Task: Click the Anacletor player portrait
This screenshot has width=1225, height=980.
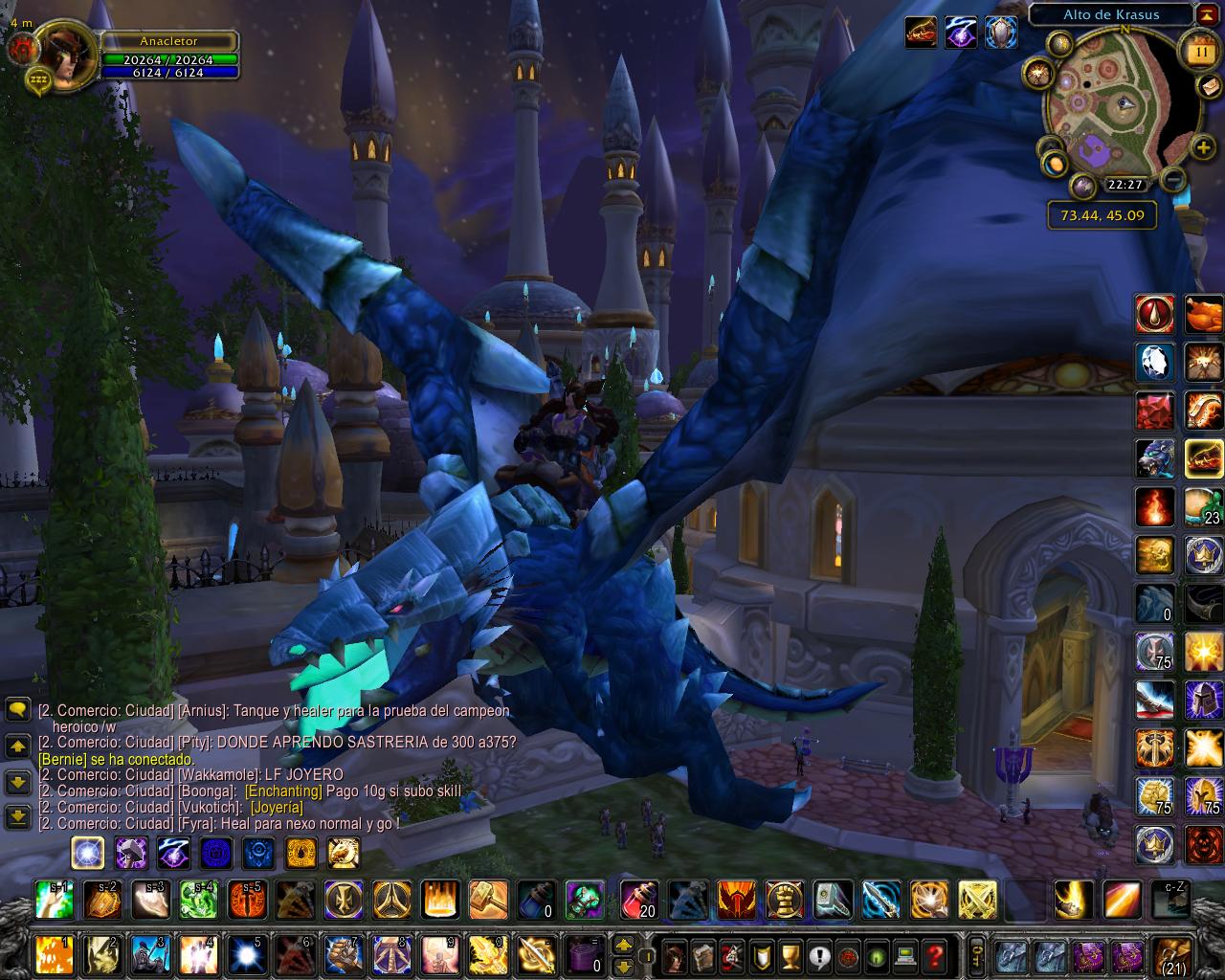Action: coord(65,56)
